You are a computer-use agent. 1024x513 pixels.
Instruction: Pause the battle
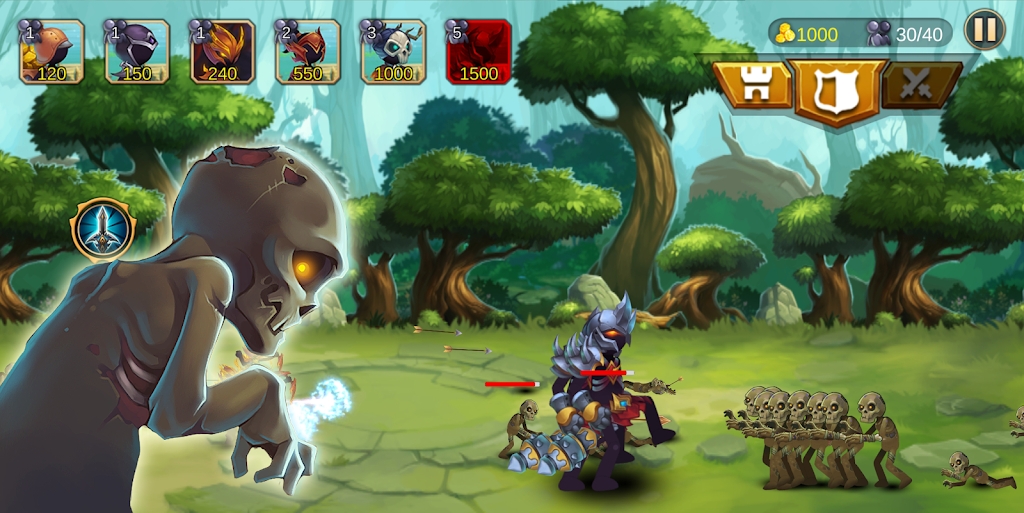984,30
